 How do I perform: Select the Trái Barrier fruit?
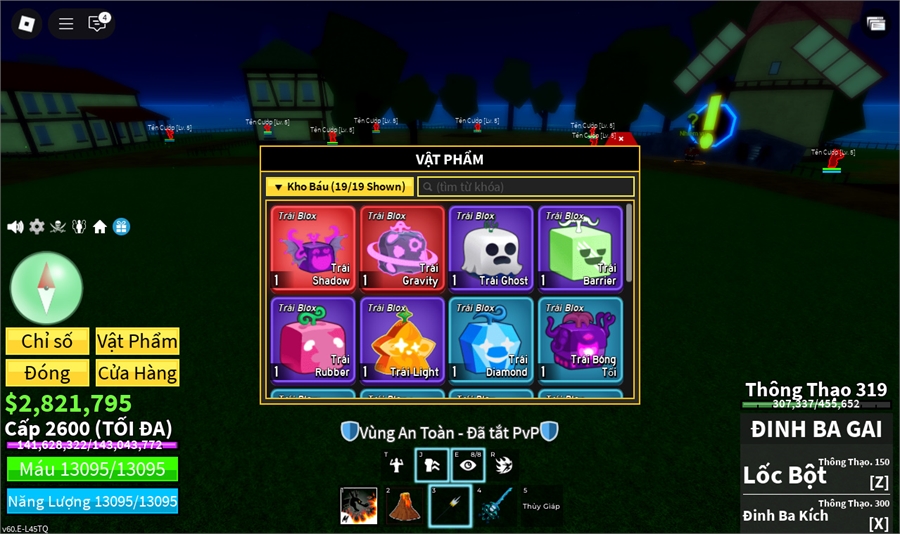point(580,248)
